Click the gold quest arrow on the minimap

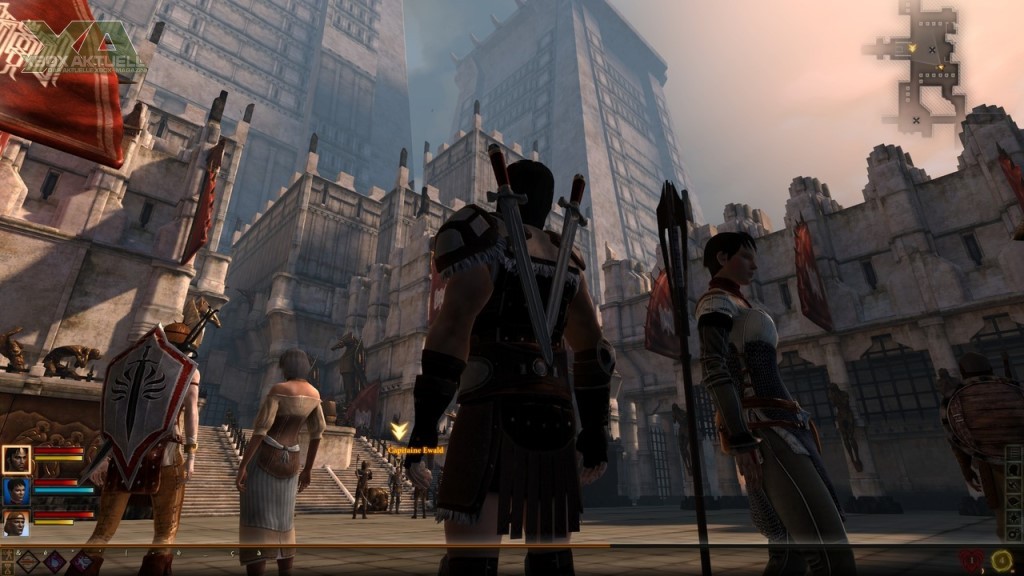(912, 47)
